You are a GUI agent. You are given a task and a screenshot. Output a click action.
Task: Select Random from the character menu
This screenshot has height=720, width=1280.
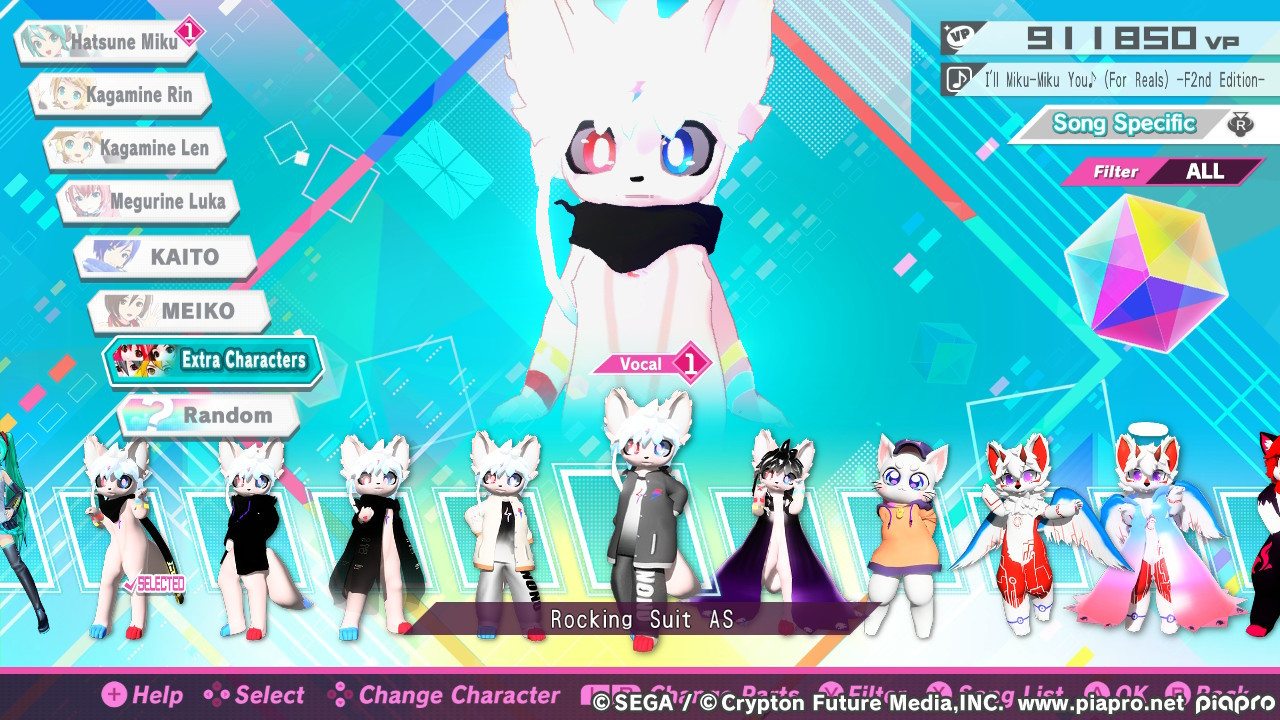click(210, 414)
